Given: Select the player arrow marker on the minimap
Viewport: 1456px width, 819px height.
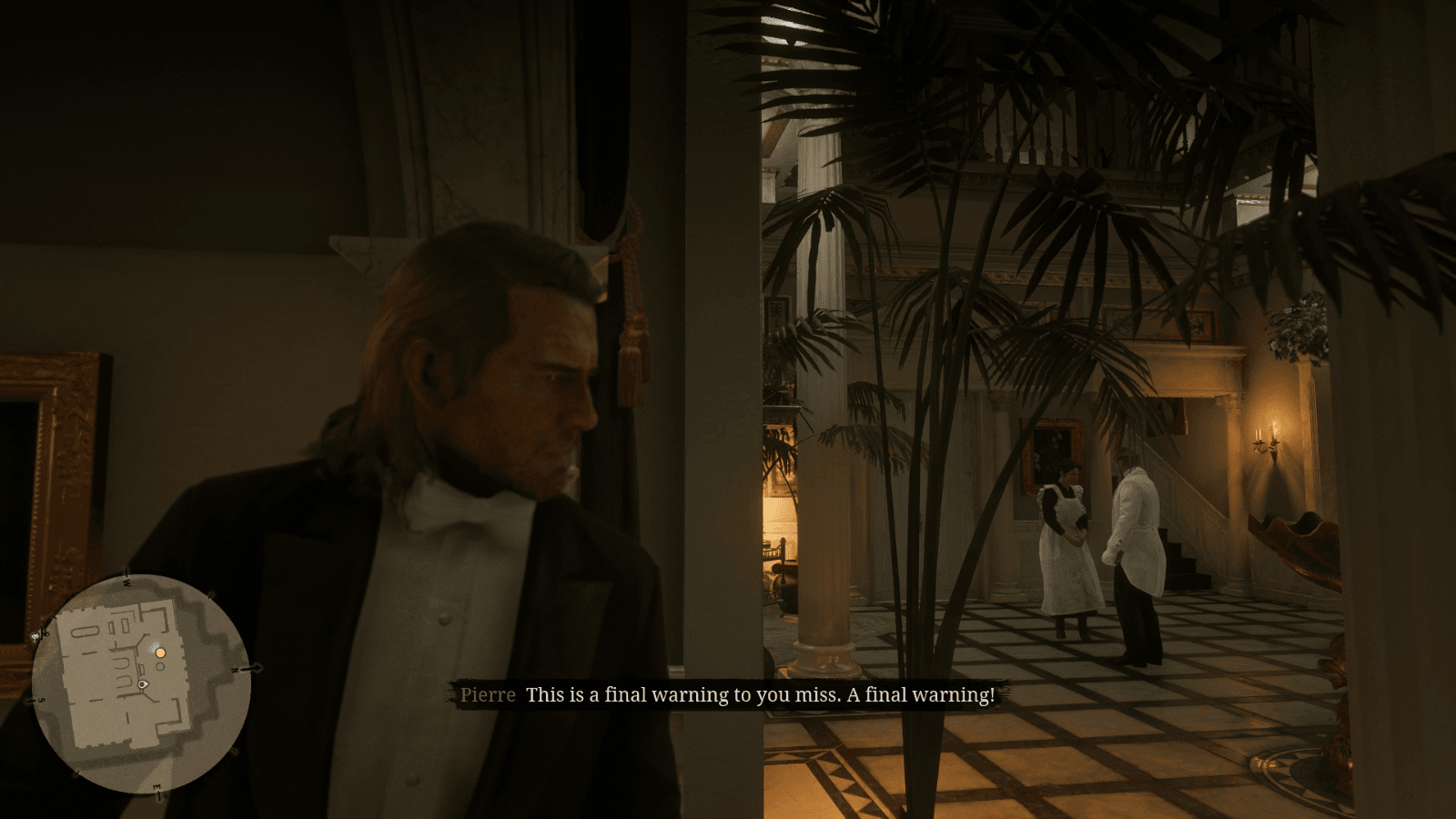Looking at the screenshot, I should (x=143, y=684).
